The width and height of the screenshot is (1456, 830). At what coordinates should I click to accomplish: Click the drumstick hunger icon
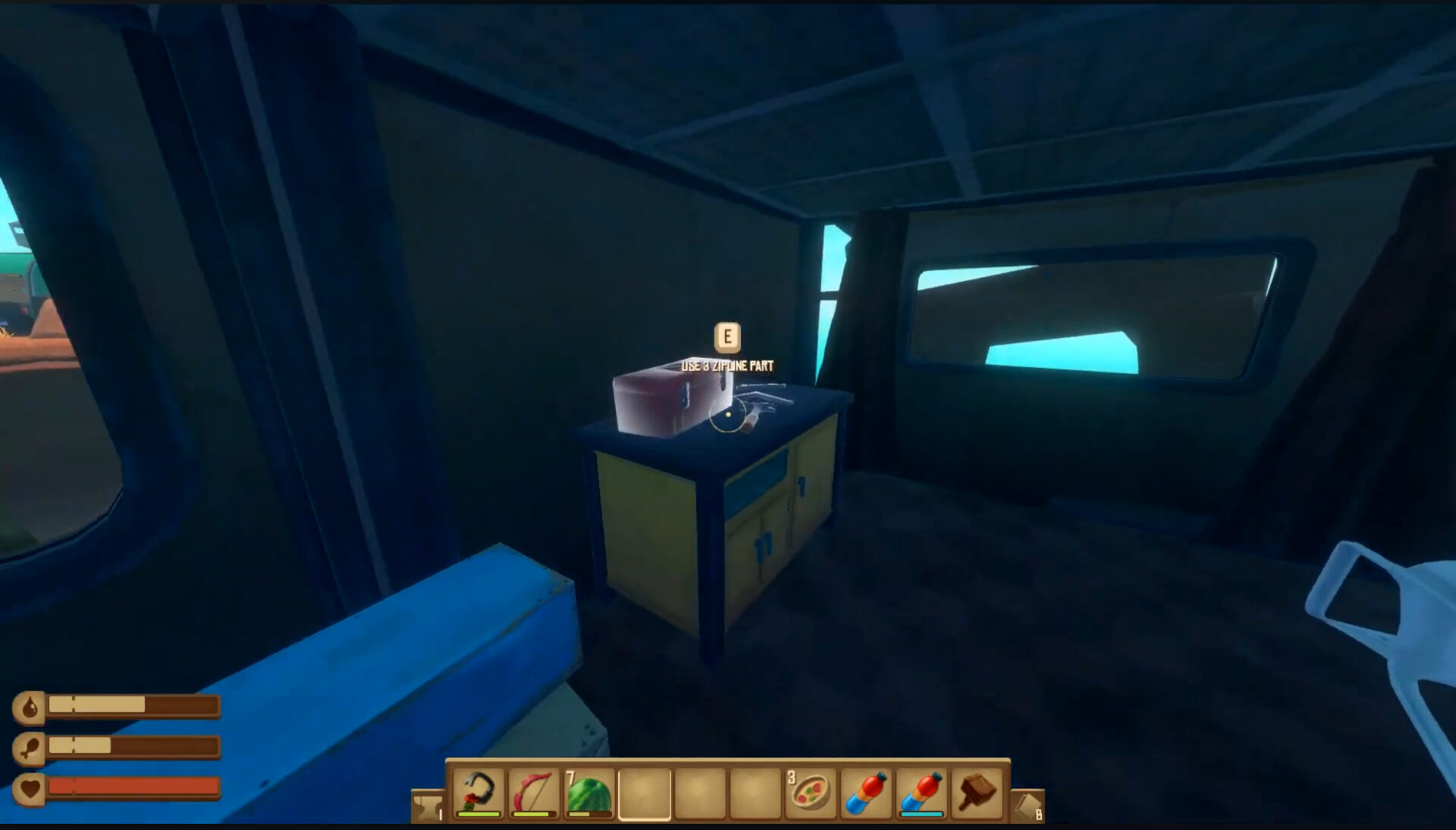[29, 747]
